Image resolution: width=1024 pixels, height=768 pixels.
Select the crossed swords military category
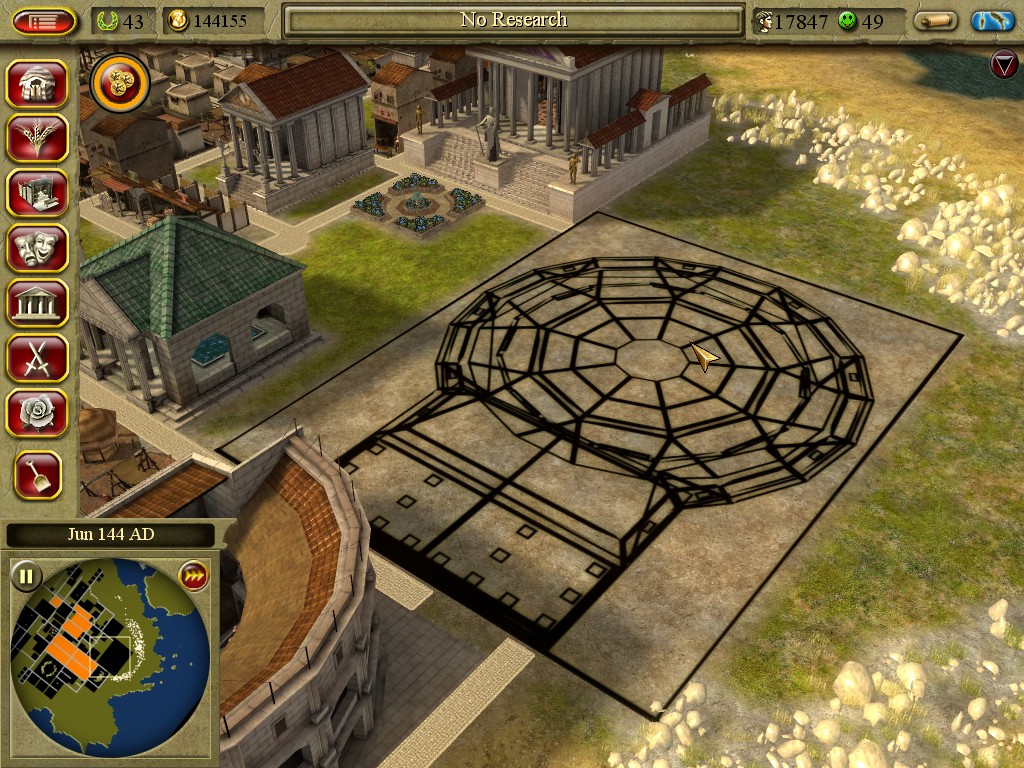38,357
